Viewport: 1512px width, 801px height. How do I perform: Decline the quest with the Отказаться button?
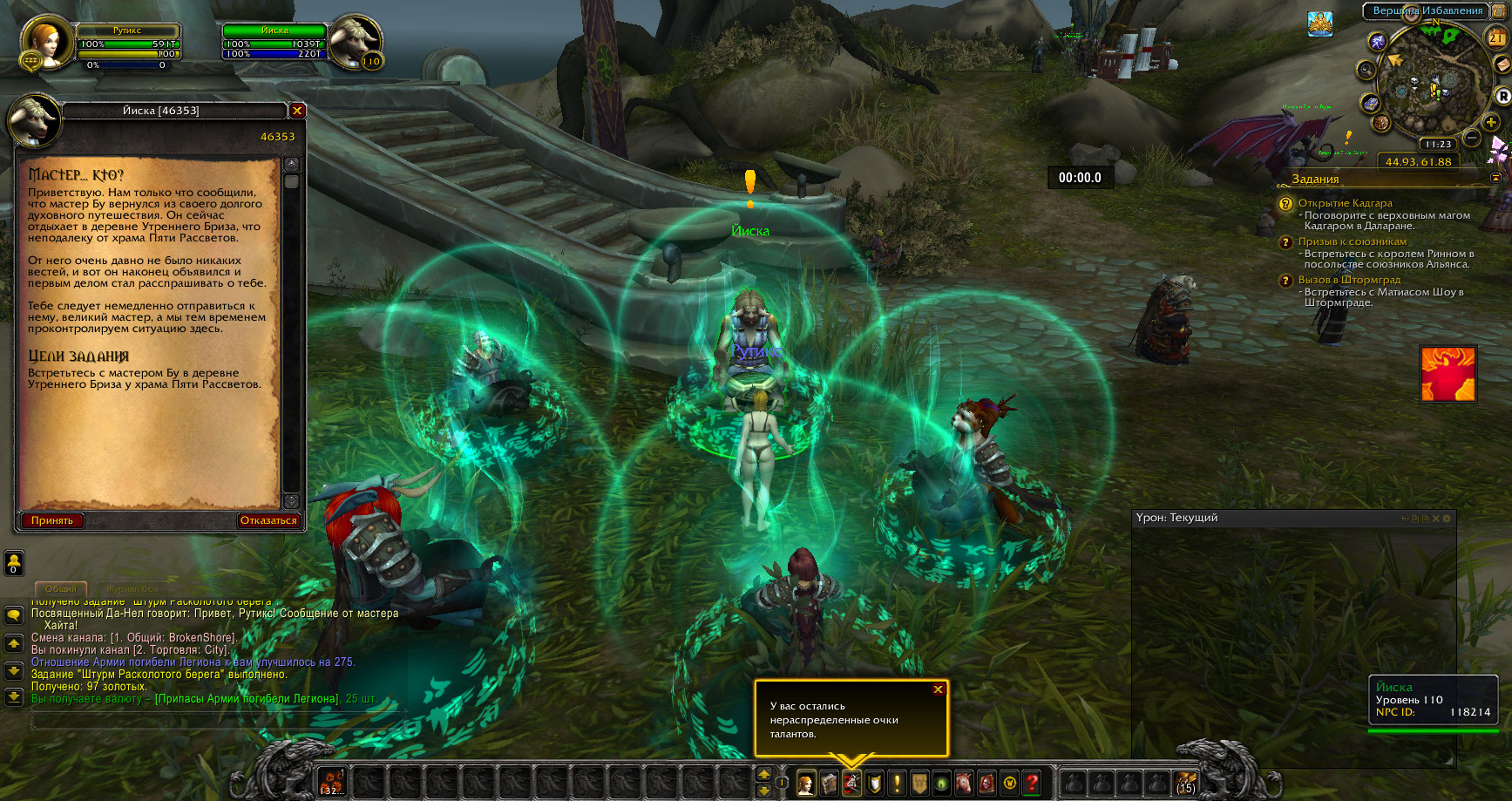pos(268,521)
